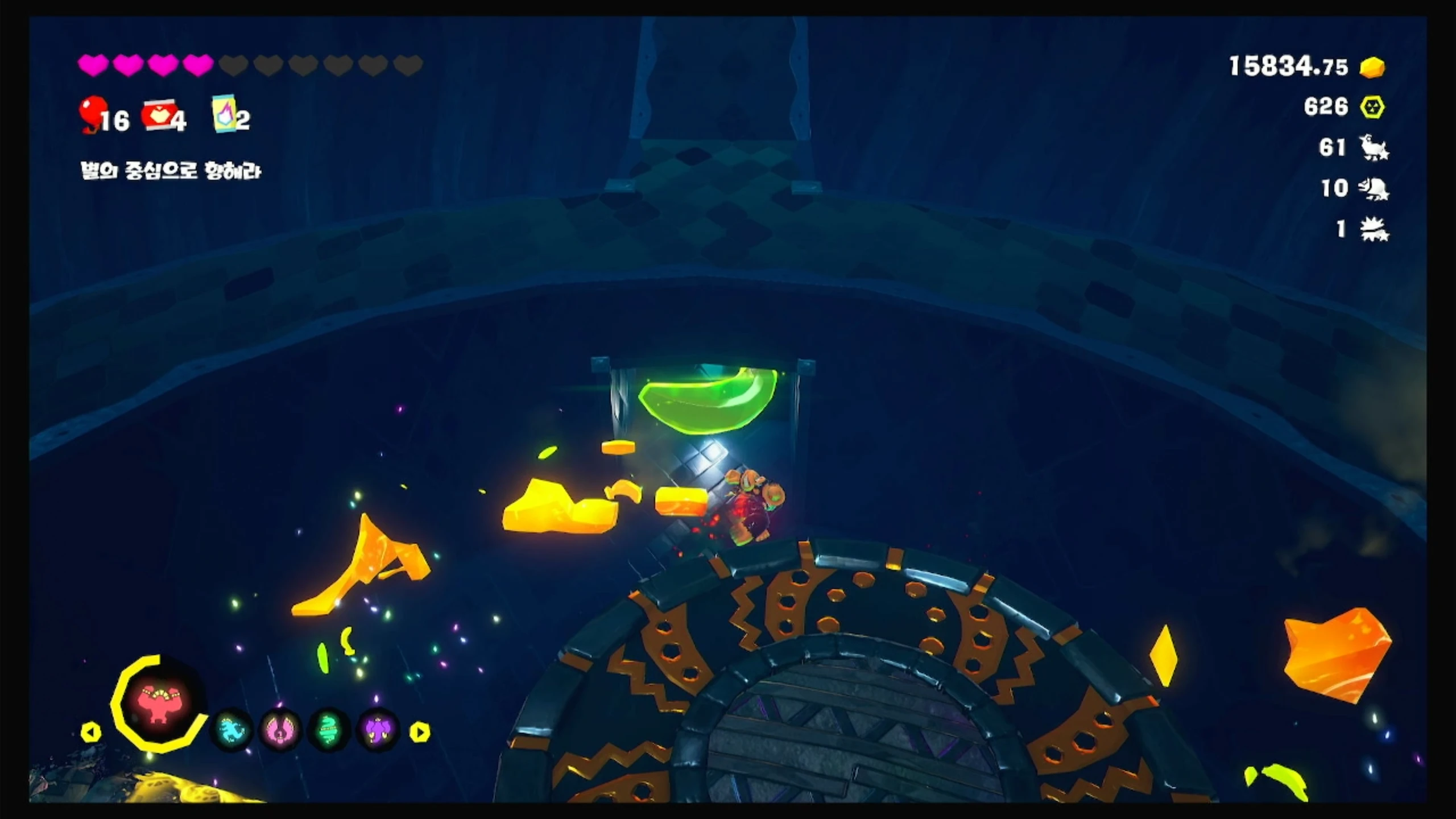
Task: Click the yellow right arrow by transformations
Action: click(420, 732)
